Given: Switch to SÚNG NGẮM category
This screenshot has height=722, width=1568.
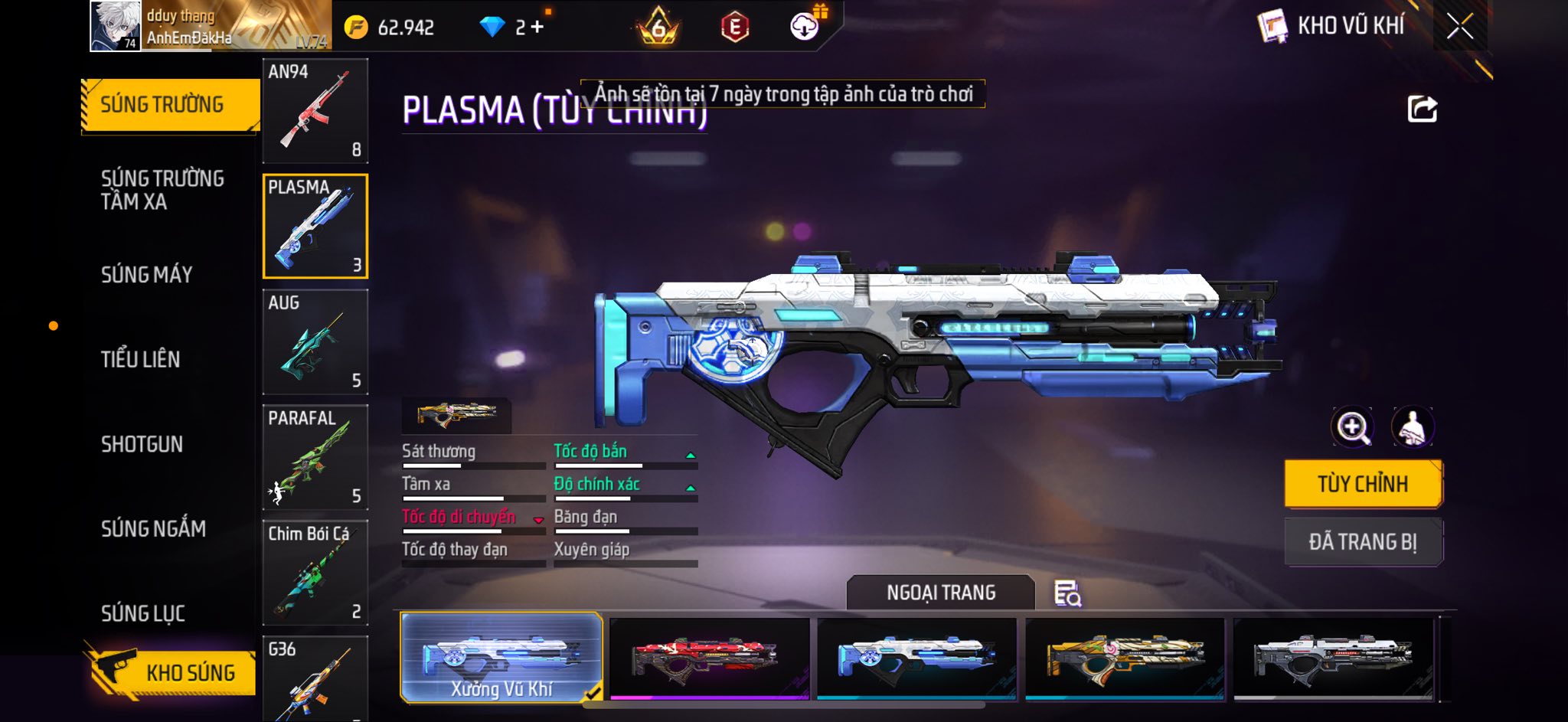Looking at the screenshot, I should (153, 528).
